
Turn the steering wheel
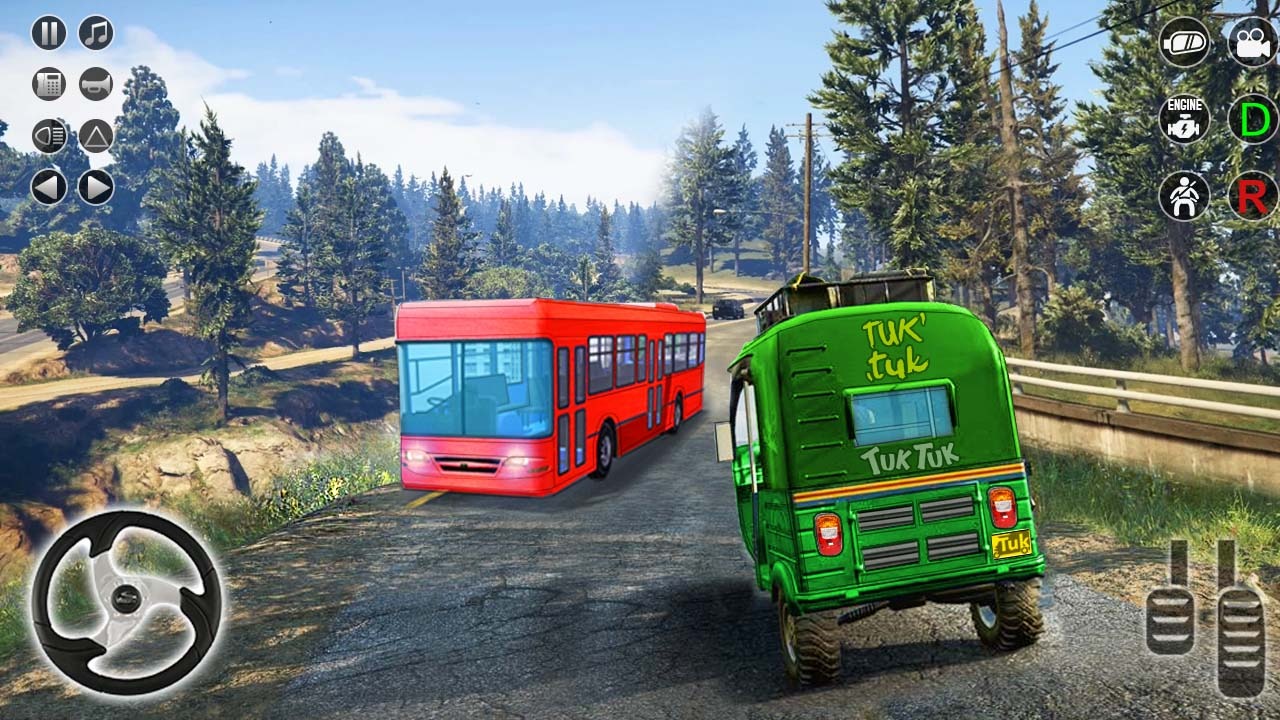click(125, 595)
